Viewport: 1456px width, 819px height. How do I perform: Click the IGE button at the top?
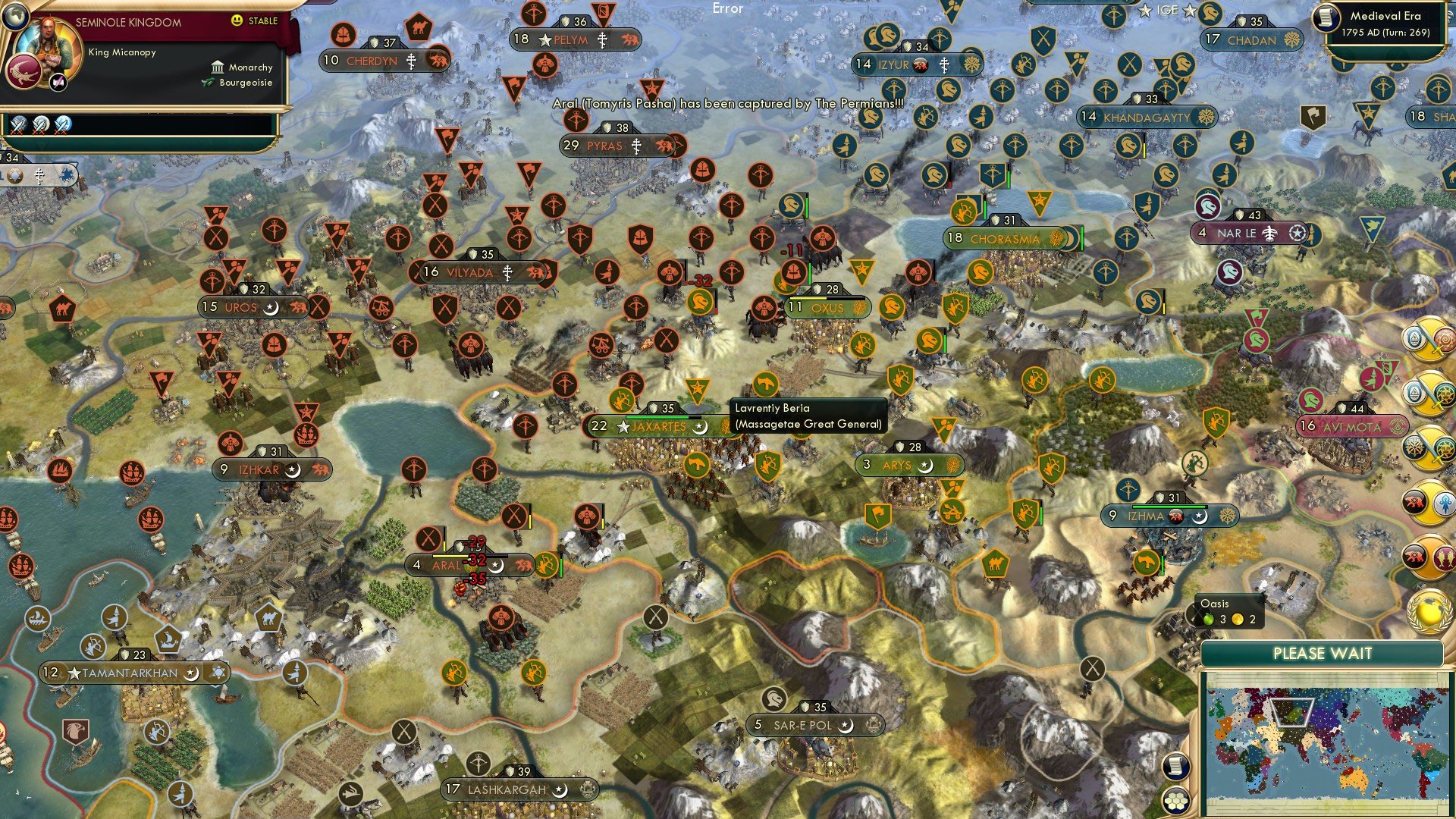tap(1167, 10)
